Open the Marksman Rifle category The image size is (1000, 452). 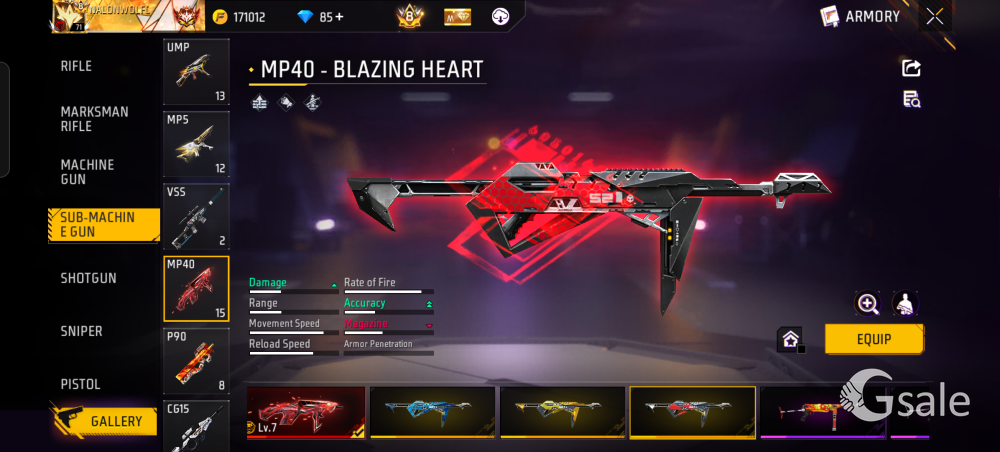pos(94,119)
